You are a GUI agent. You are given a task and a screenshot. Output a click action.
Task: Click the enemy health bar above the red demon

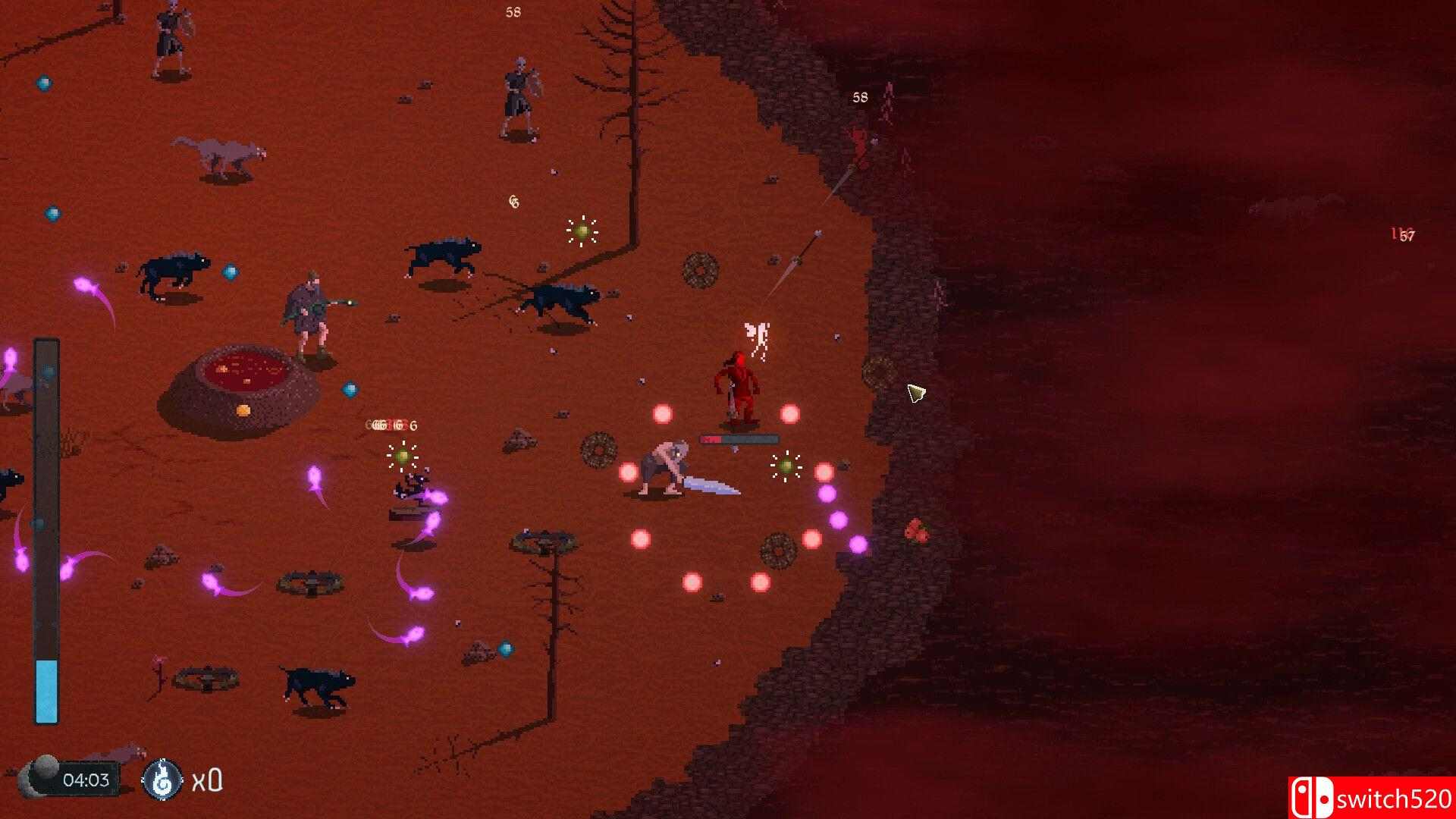[x=737, y=437]
